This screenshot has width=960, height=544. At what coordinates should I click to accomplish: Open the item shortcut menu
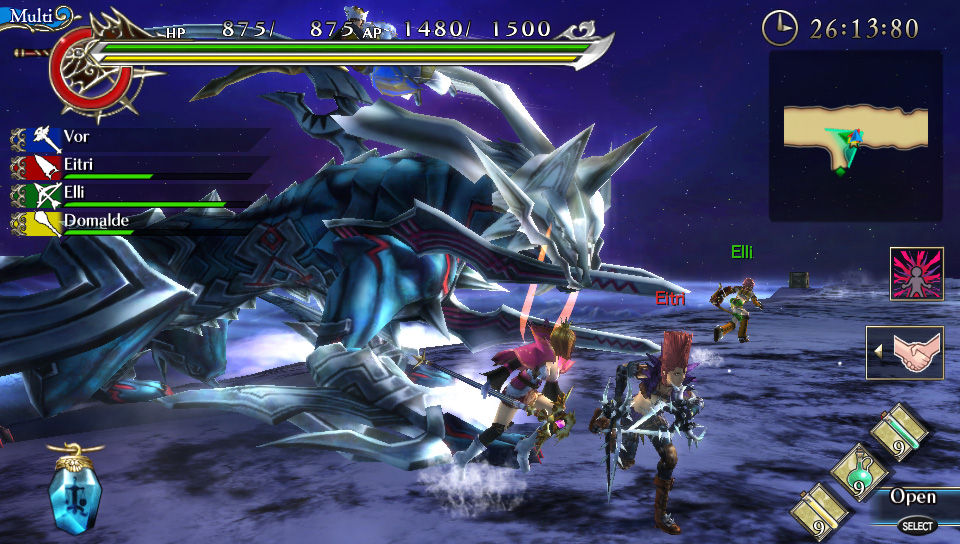coord(914,506)
